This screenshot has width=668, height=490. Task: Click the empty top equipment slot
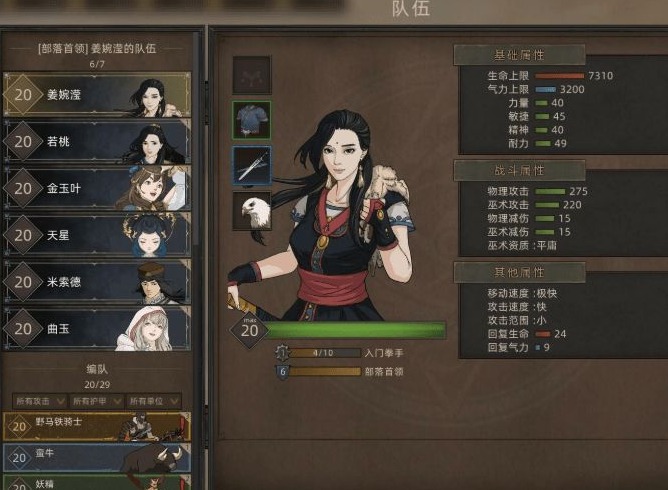pos(252,74)
